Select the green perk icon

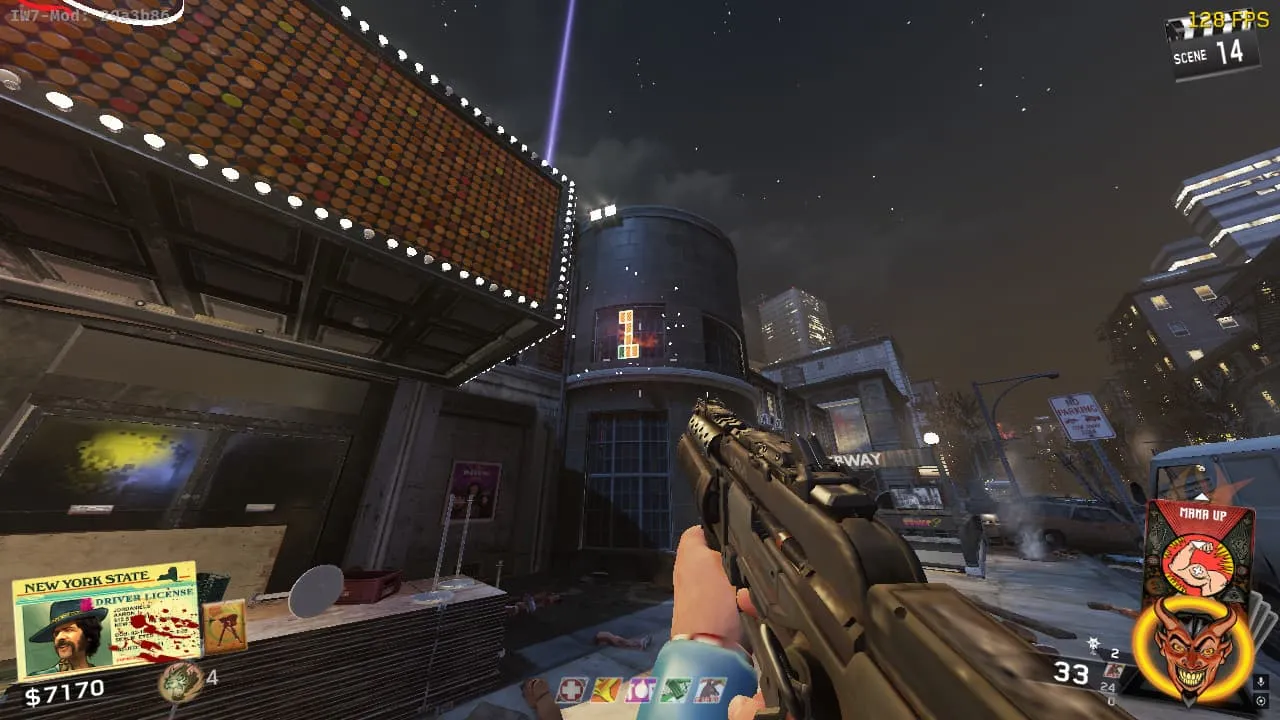click(x=675, y=690)
